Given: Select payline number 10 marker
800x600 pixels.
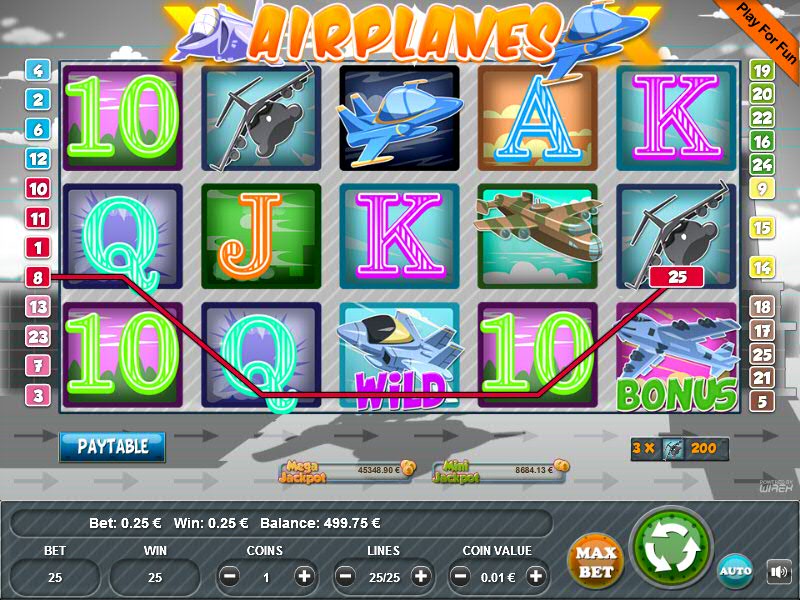Looking at the screenshot, I should click(x=38, y=188).
